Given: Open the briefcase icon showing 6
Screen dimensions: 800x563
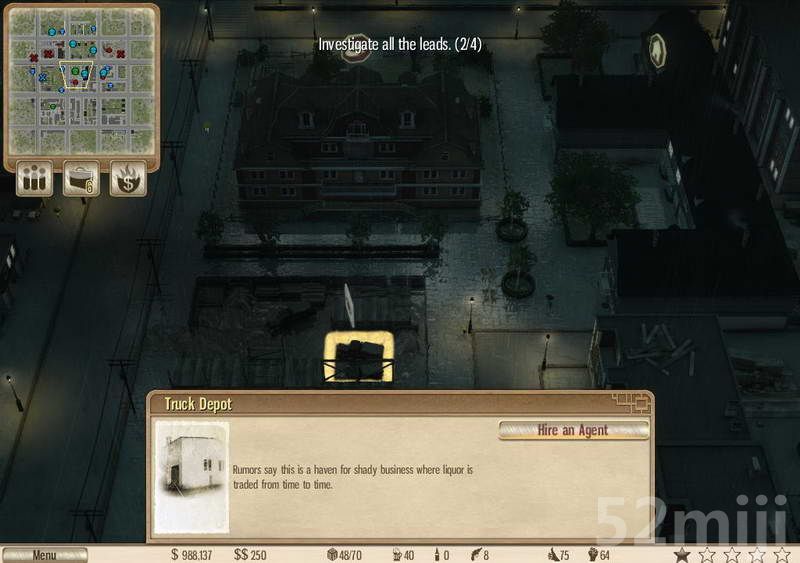Looking at the screenshot, I should [82, 180].
